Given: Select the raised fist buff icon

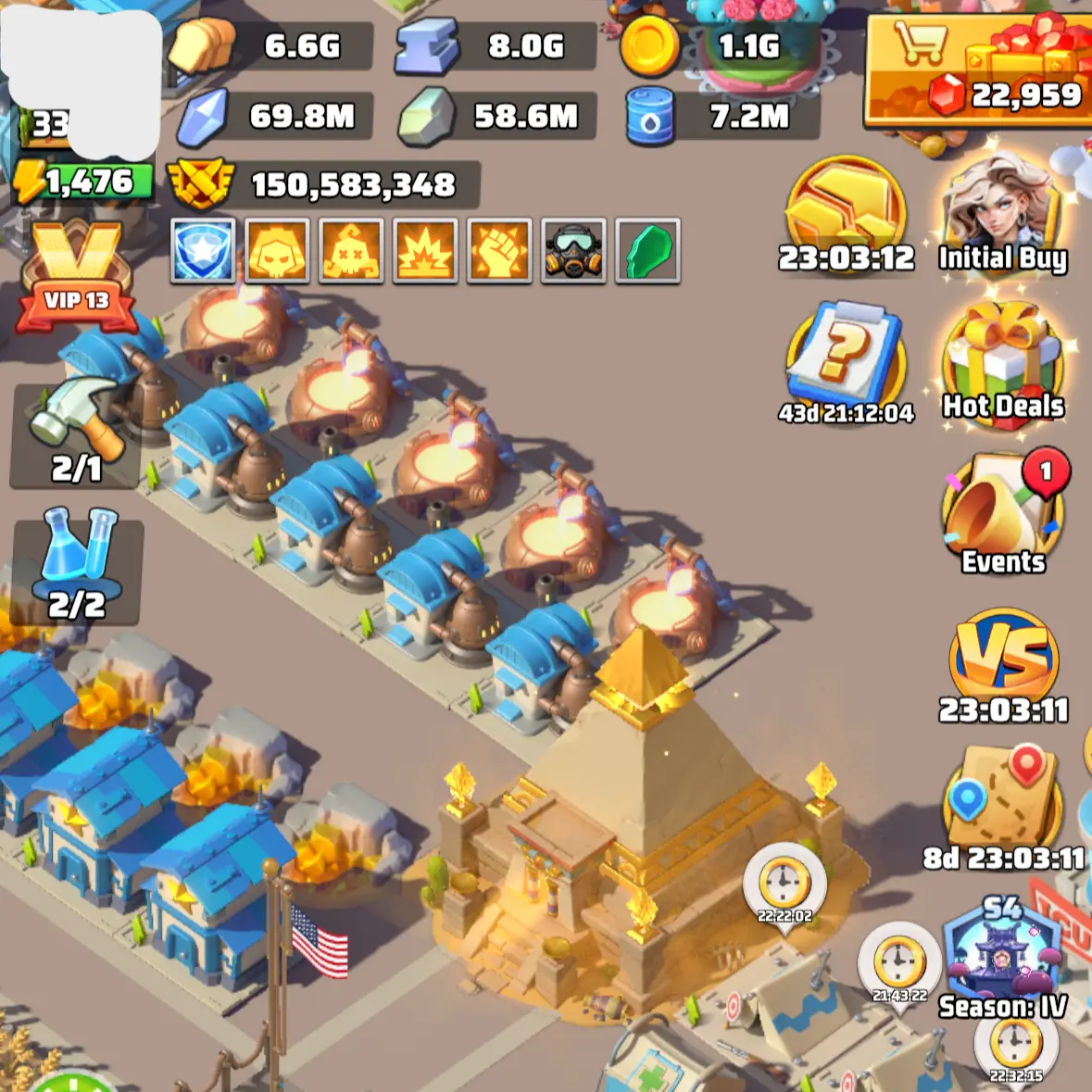Looking at the screenshot, I should (499, 250).
